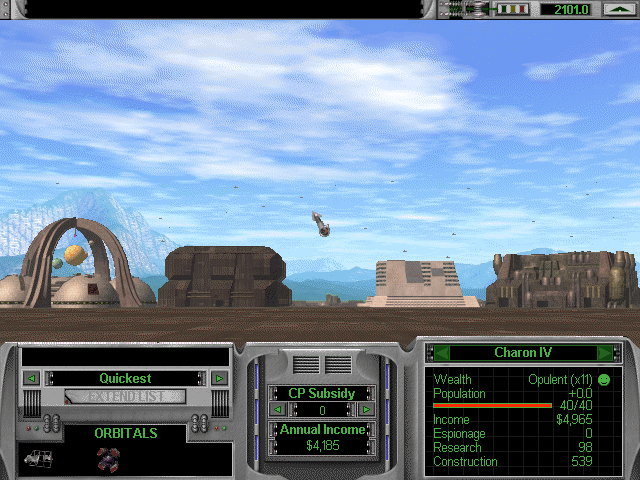
Task: Switch to previous planet before Charon IV
Action: pos(437,352)
